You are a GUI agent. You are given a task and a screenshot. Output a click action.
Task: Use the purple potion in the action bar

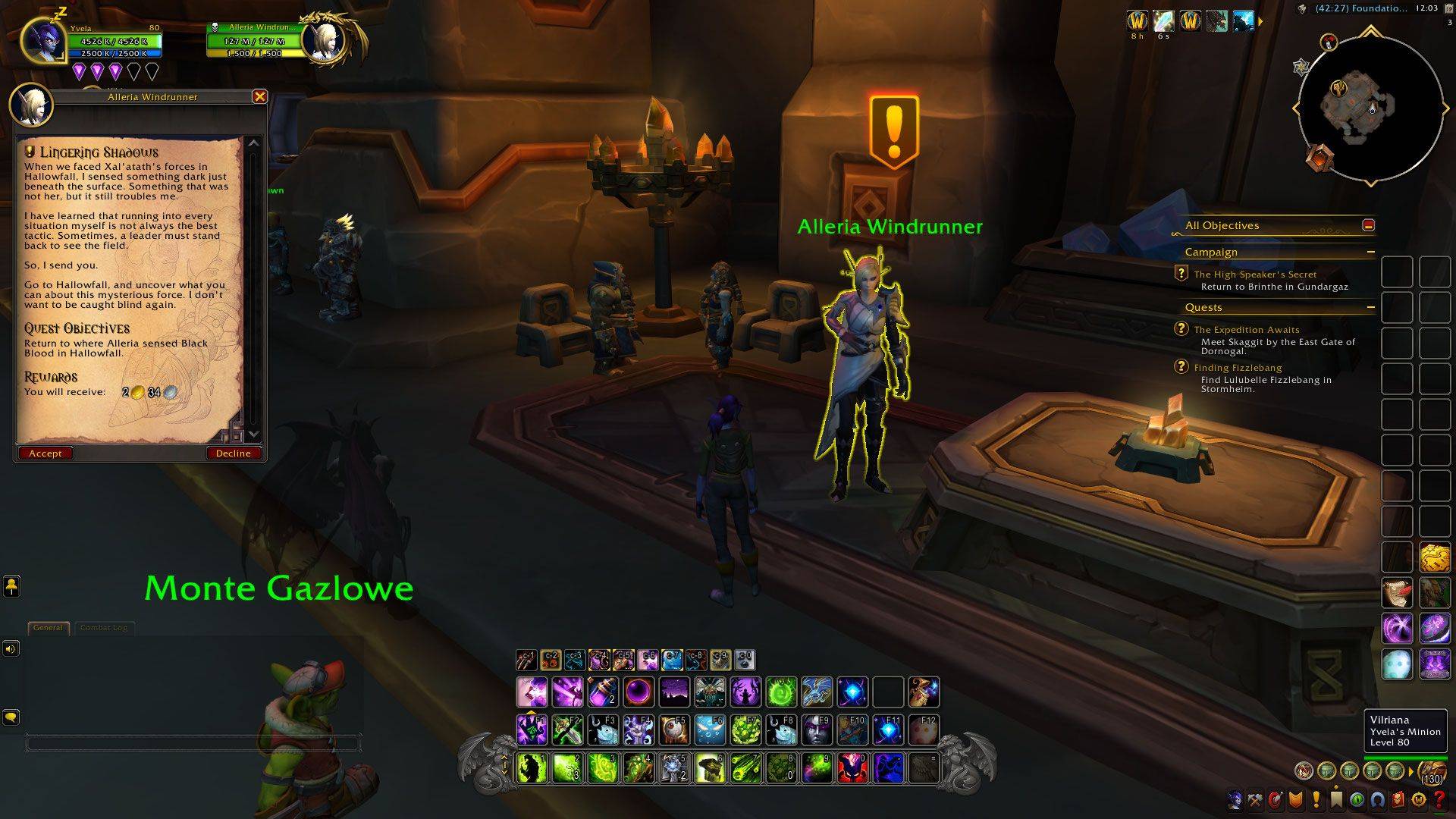click(603, 692)
